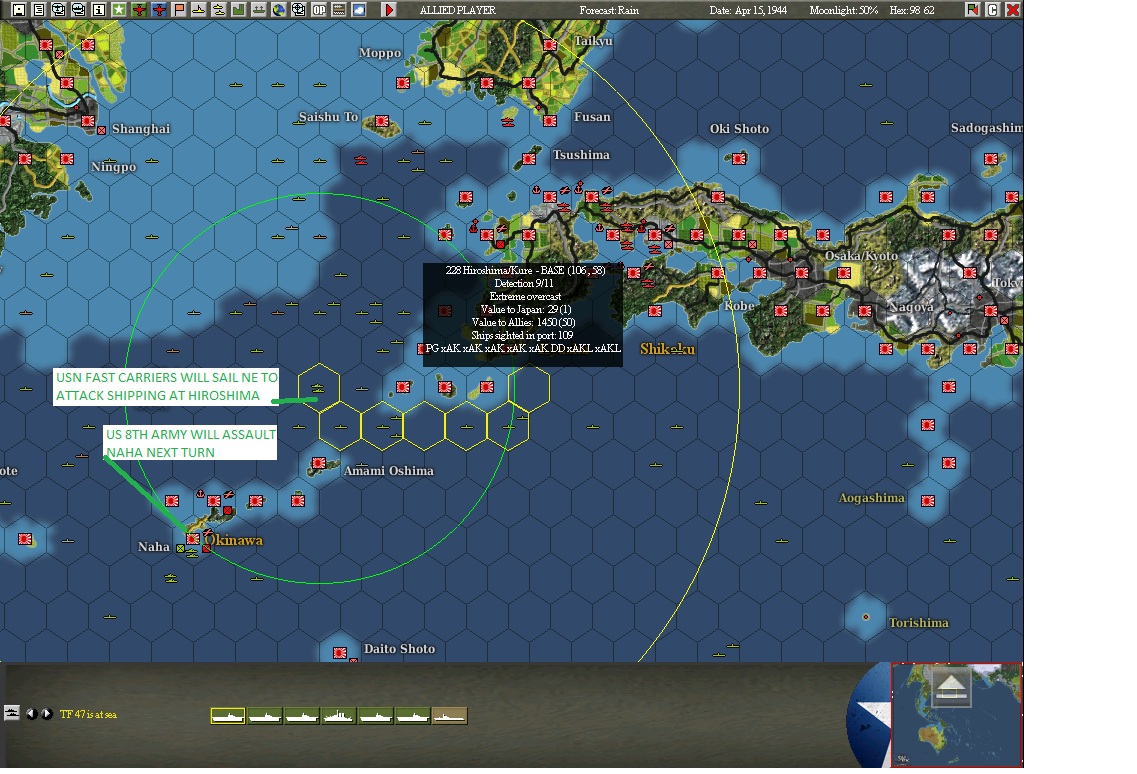The width and height of the screenshot is (1137, 774).
Task: Select the white star toolbar icon
Action: coord(118,10)
